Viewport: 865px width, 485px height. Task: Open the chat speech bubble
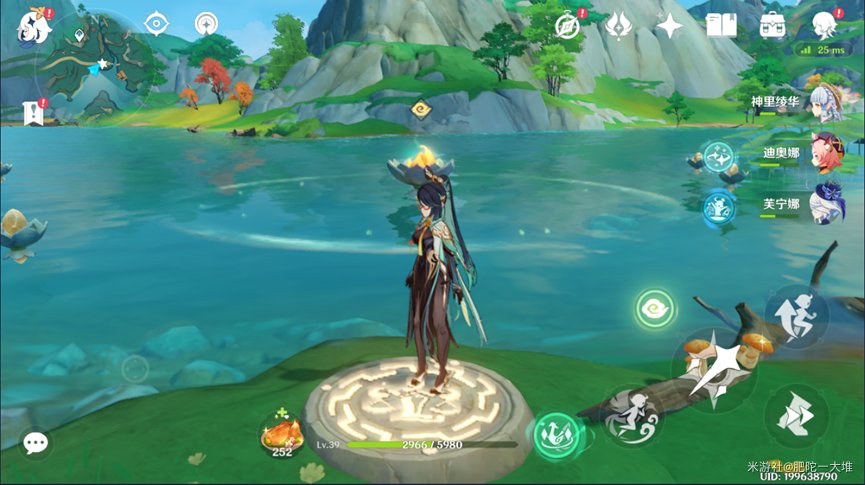click(x=36, y=442)
